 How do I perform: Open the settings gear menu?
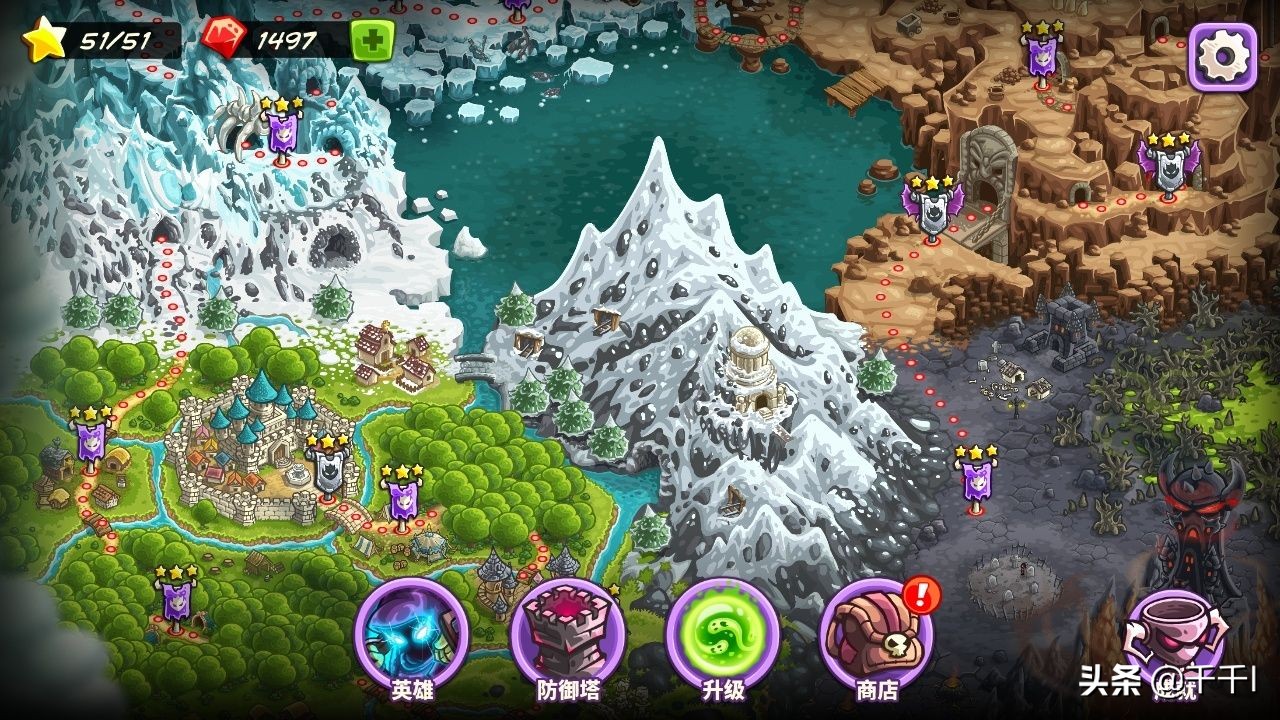point(1221,57)
